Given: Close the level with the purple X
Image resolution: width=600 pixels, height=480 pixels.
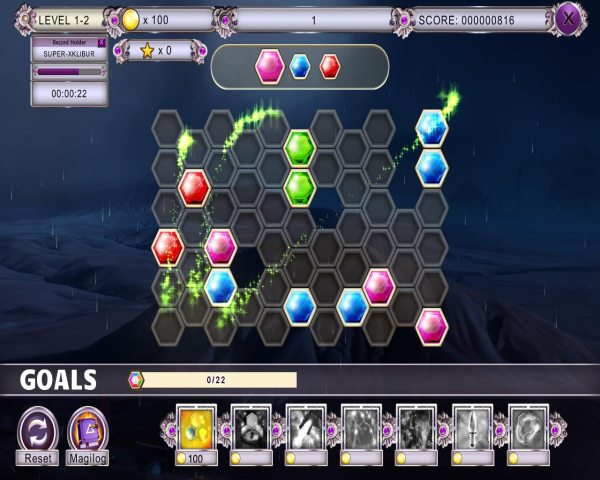Looking at the screenshot, I should pyautogui.click(x=569, y=17).
